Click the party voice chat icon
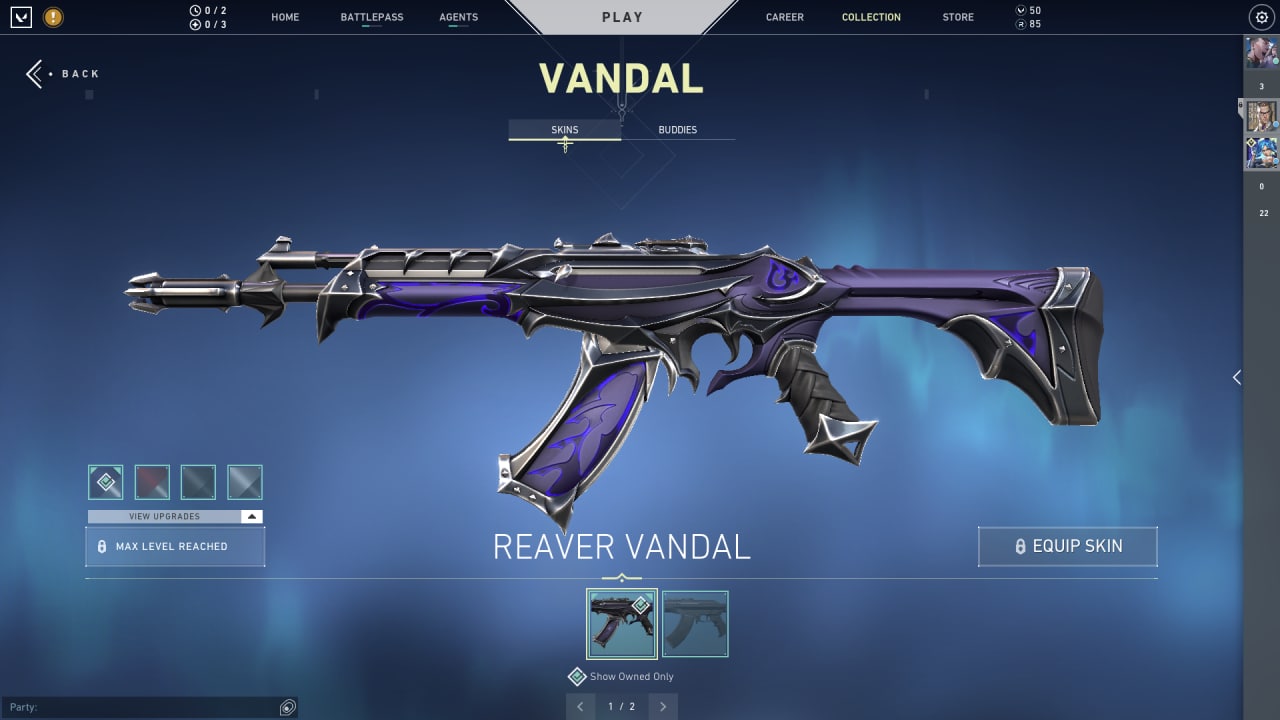This screenshot has width=1280, height=720. click(x=288, y=707)
